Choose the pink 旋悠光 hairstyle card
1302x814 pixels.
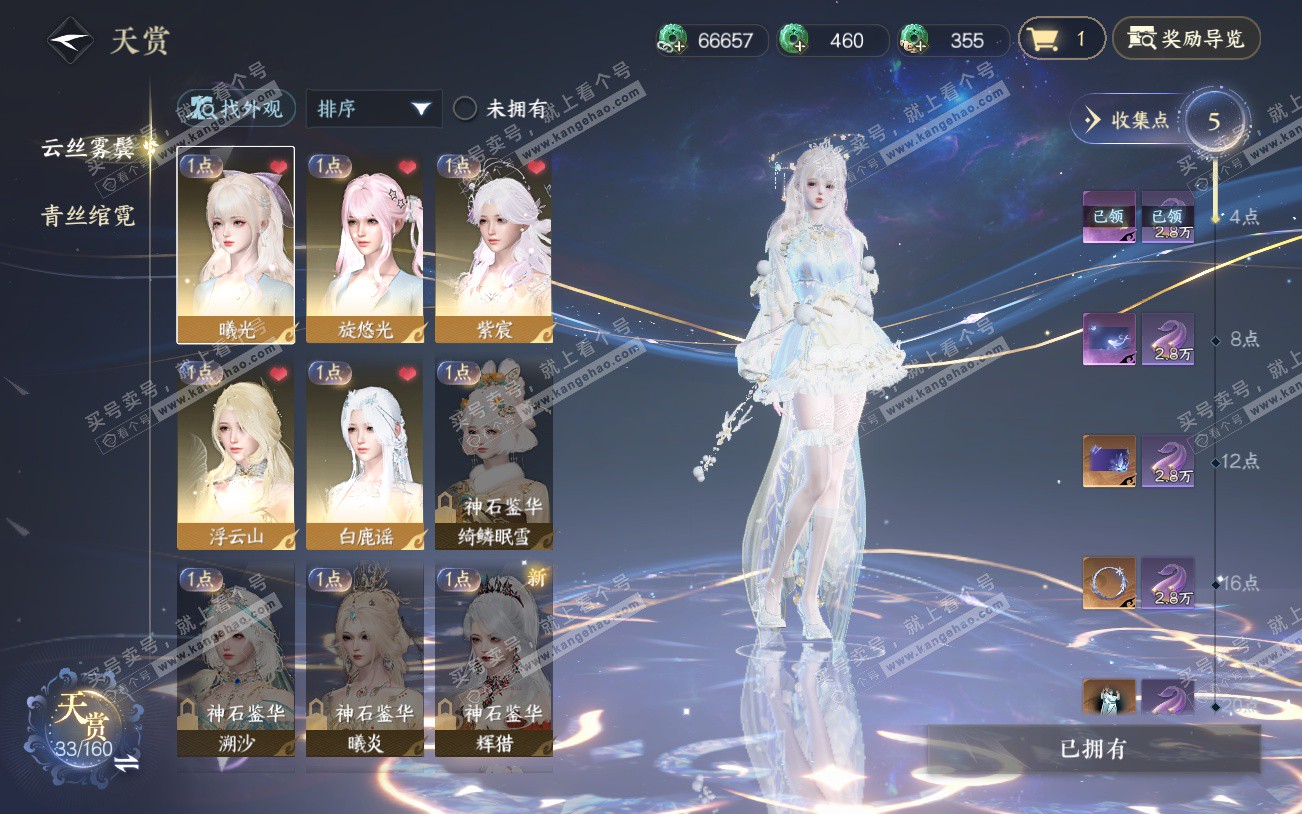365,245
